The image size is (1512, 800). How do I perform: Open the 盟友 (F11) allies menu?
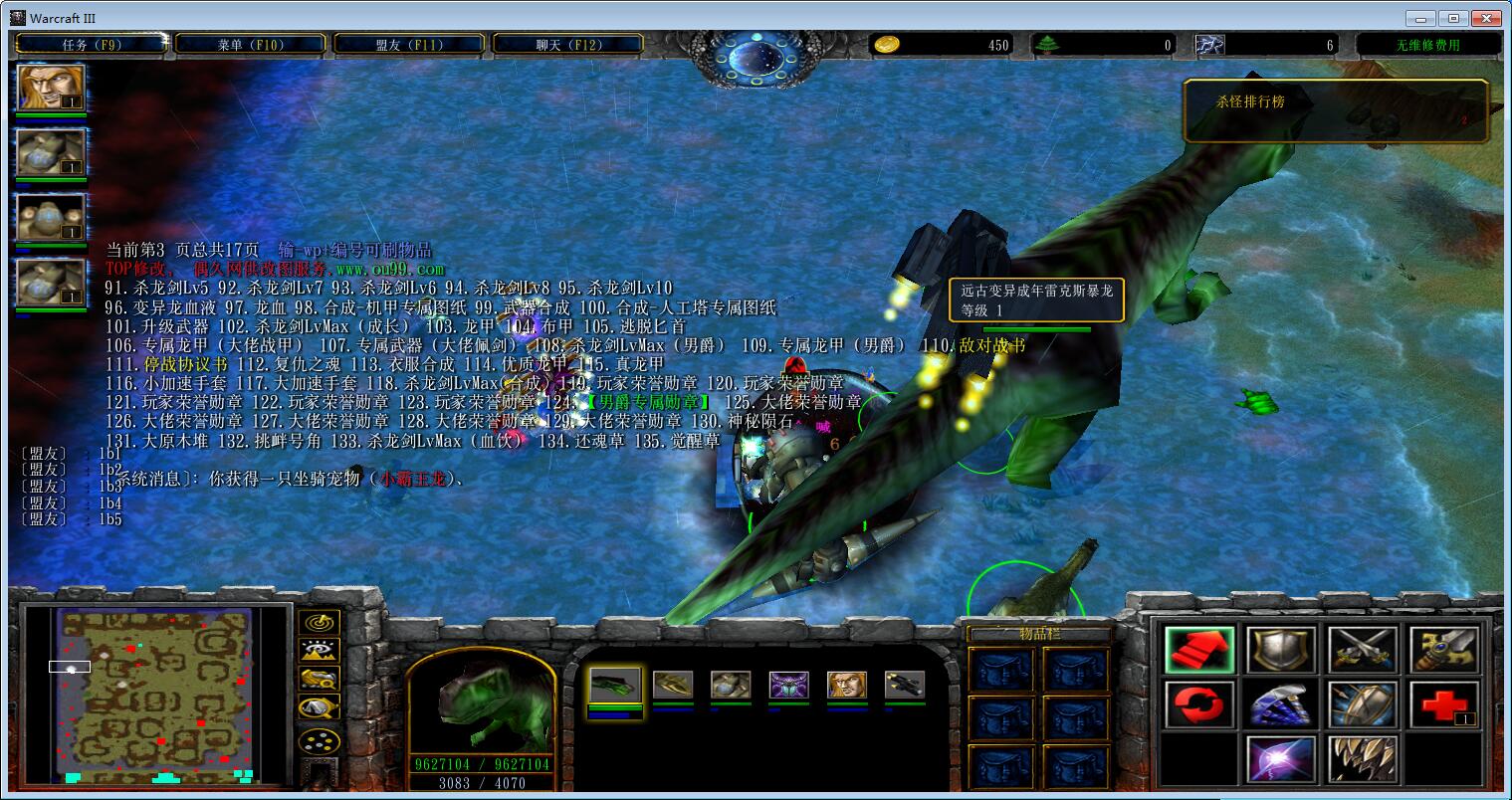point(409,44)
